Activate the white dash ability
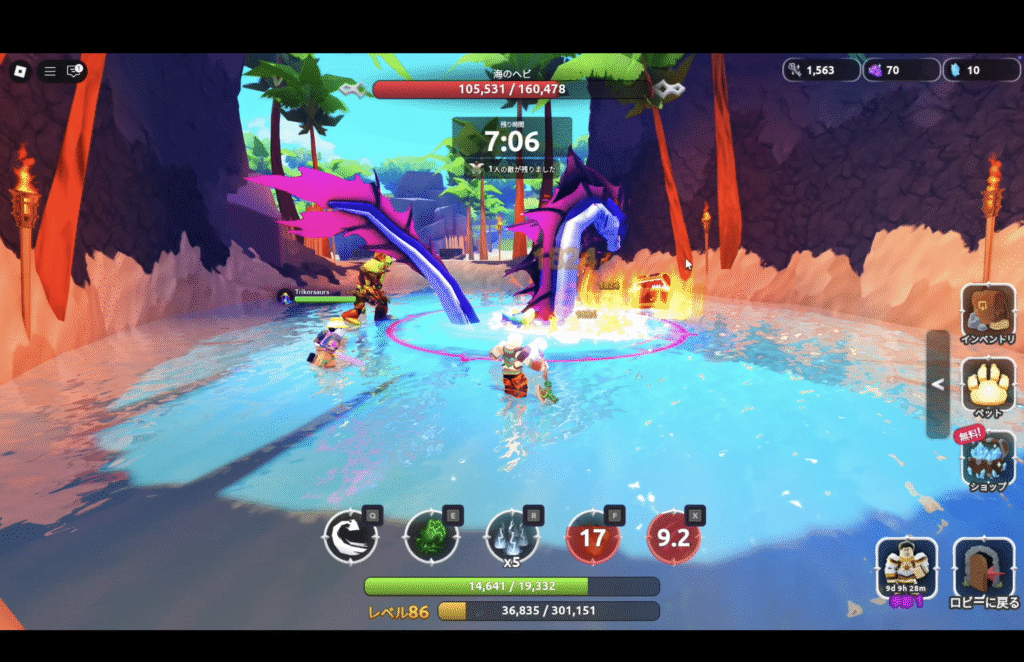 [350, 538]
